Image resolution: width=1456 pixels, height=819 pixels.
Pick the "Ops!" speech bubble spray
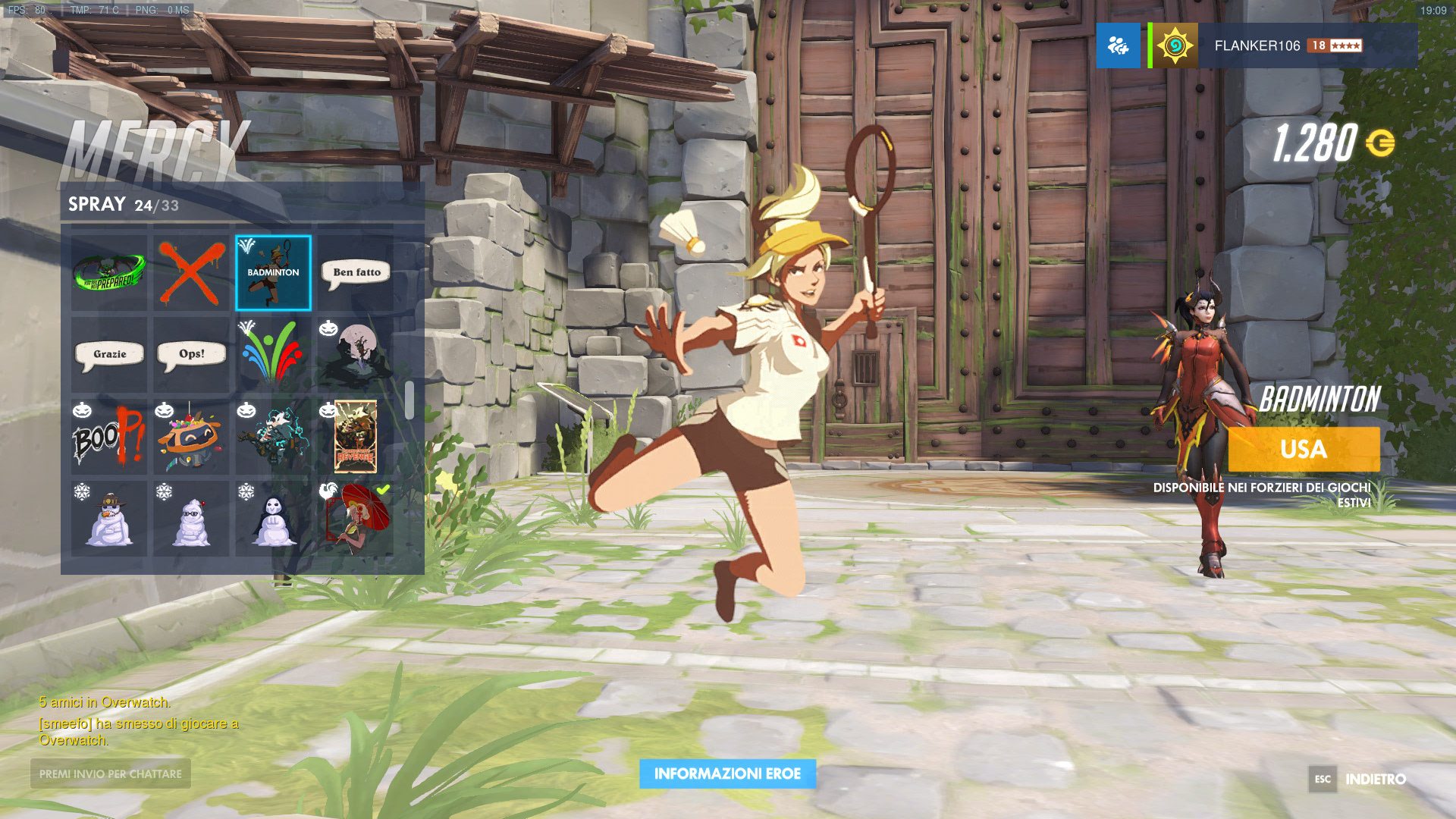tap(191, 354)
